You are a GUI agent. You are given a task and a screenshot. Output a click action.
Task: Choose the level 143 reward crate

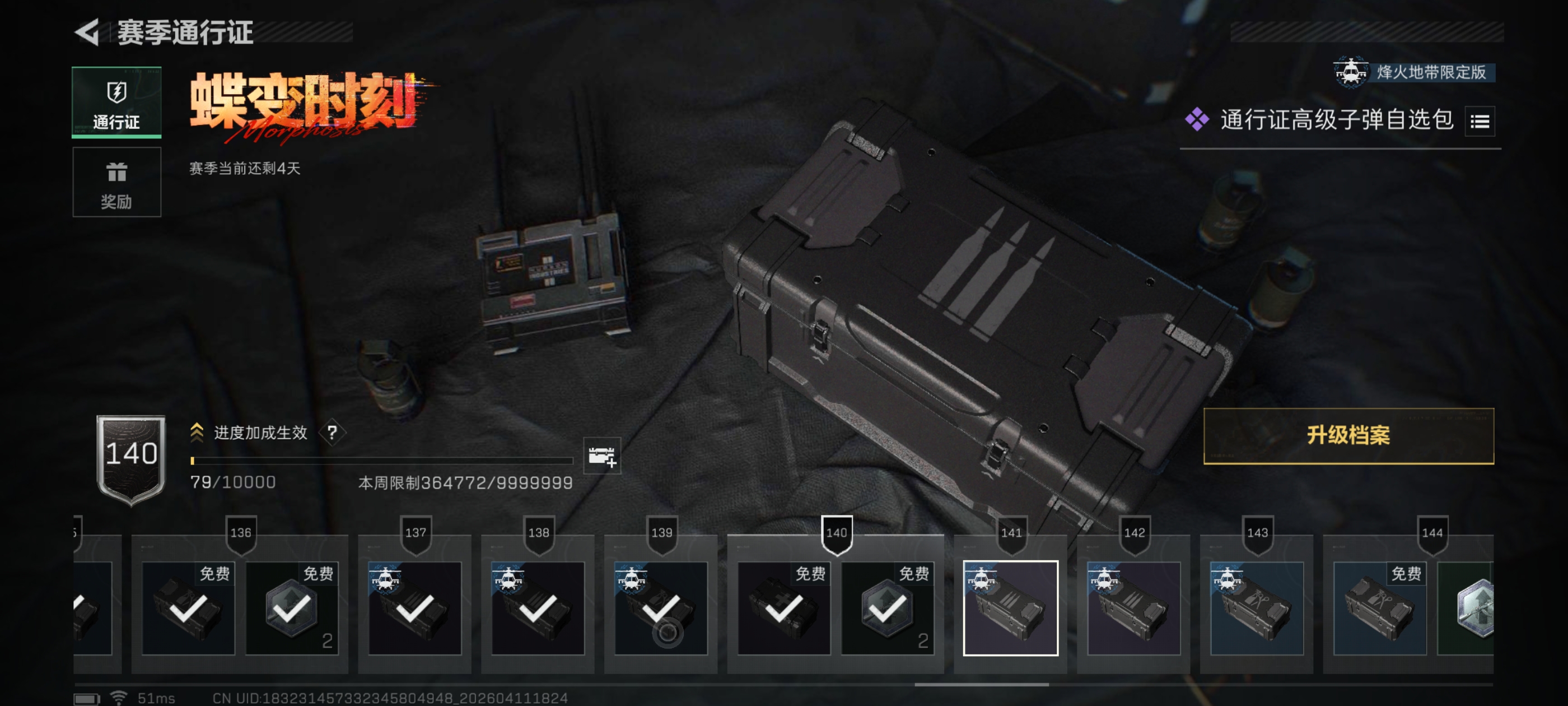1256,607
